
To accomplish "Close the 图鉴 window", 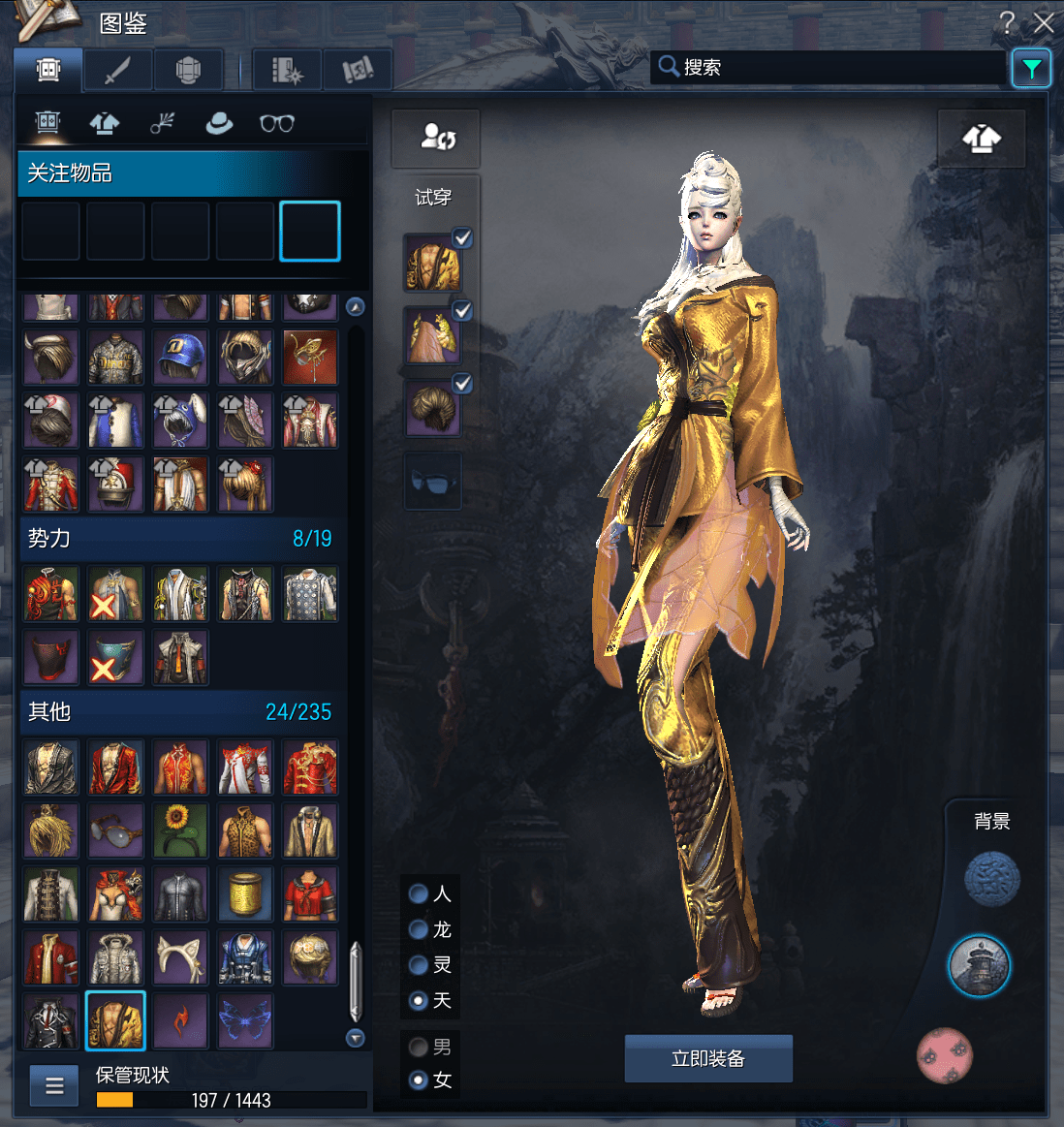I will tap(1044, 22).
